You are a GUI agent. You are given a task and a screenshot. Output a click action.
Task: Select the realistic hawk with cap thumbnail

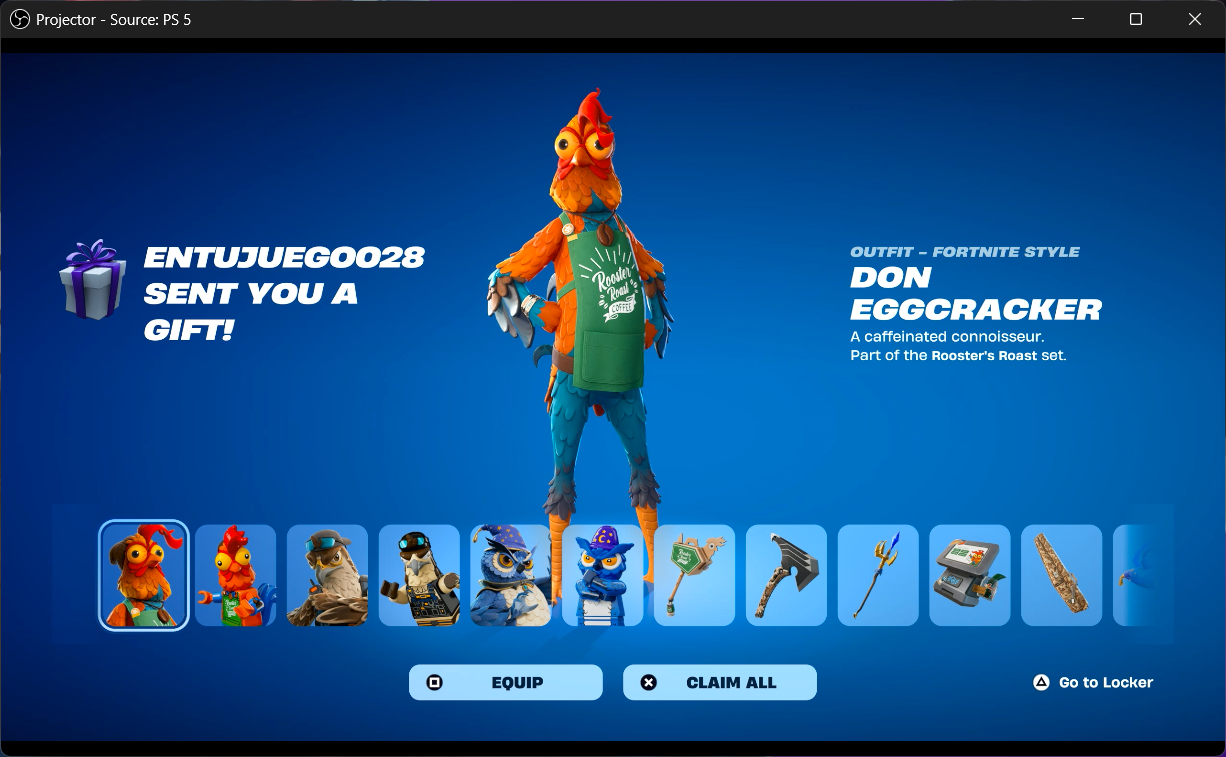tap(327, 576)
